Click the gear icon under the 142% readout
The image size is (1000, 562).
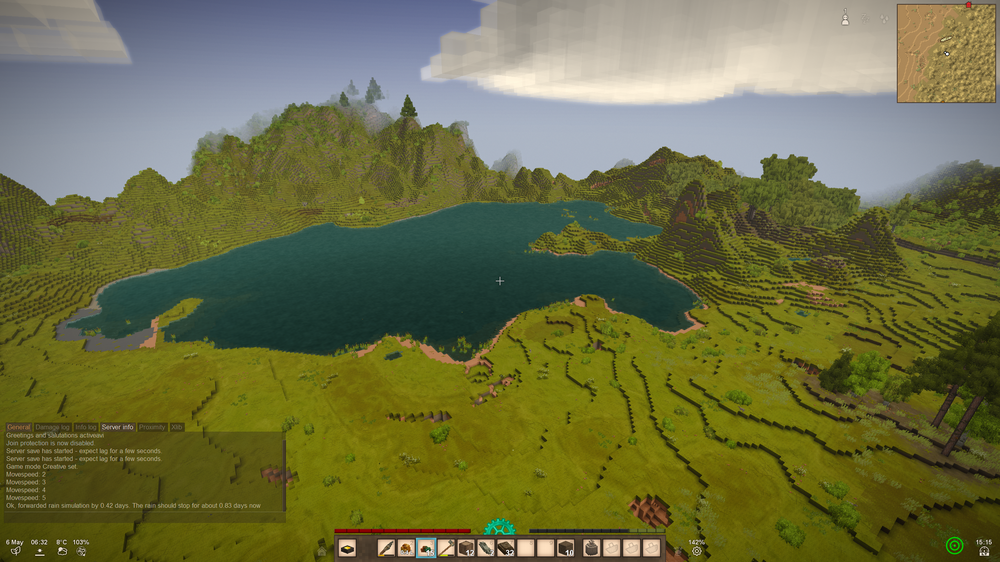pyautogui.click(x=697, y=551)
